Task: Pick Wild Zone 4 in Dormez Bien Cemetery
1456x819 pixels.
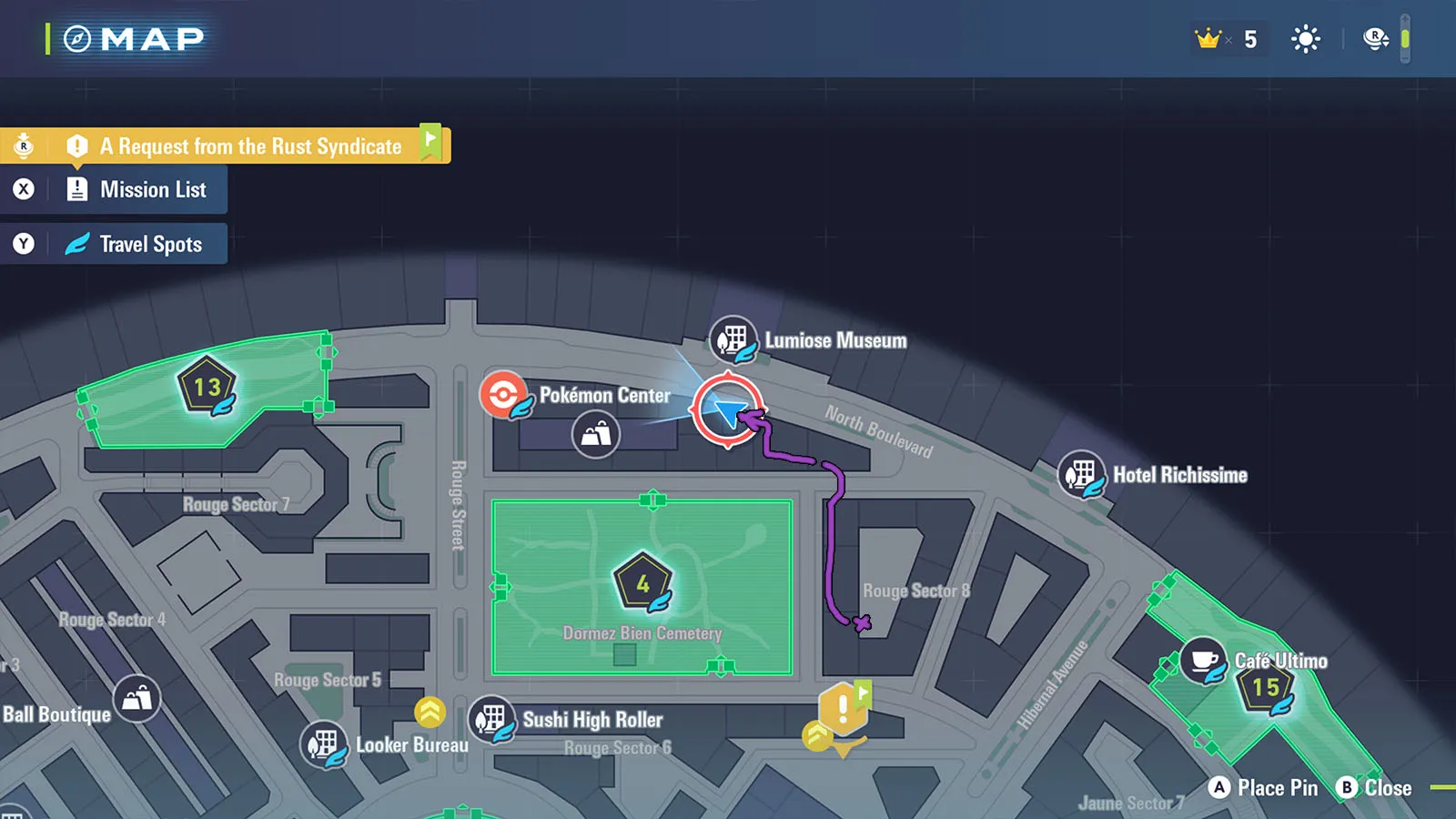Action: point(642,582)
